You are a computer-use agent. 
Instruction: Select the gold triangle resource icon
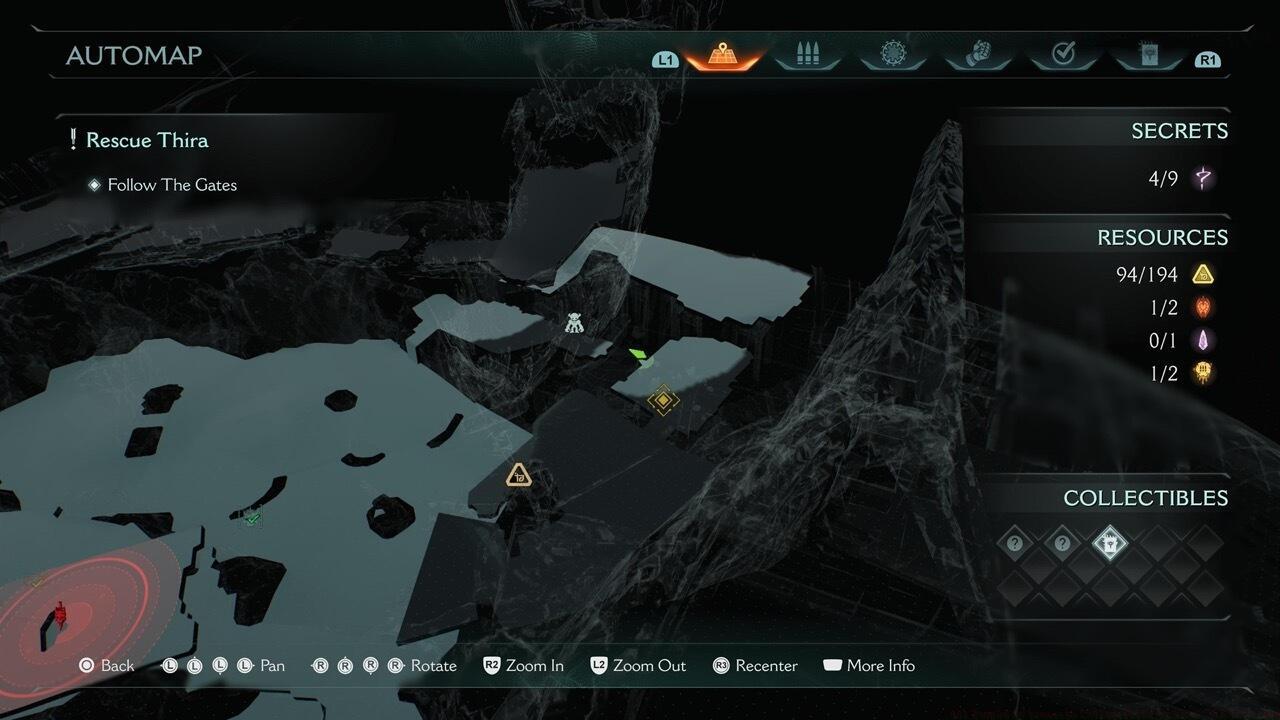click(x=1203, y=274)
